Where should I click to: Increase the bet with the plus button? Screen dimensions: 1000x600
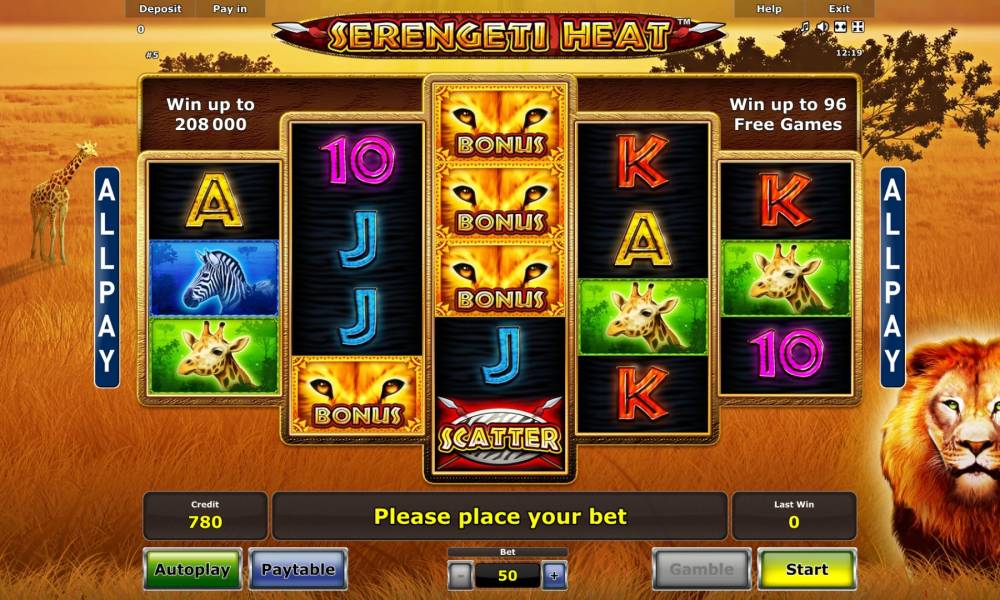554,575
